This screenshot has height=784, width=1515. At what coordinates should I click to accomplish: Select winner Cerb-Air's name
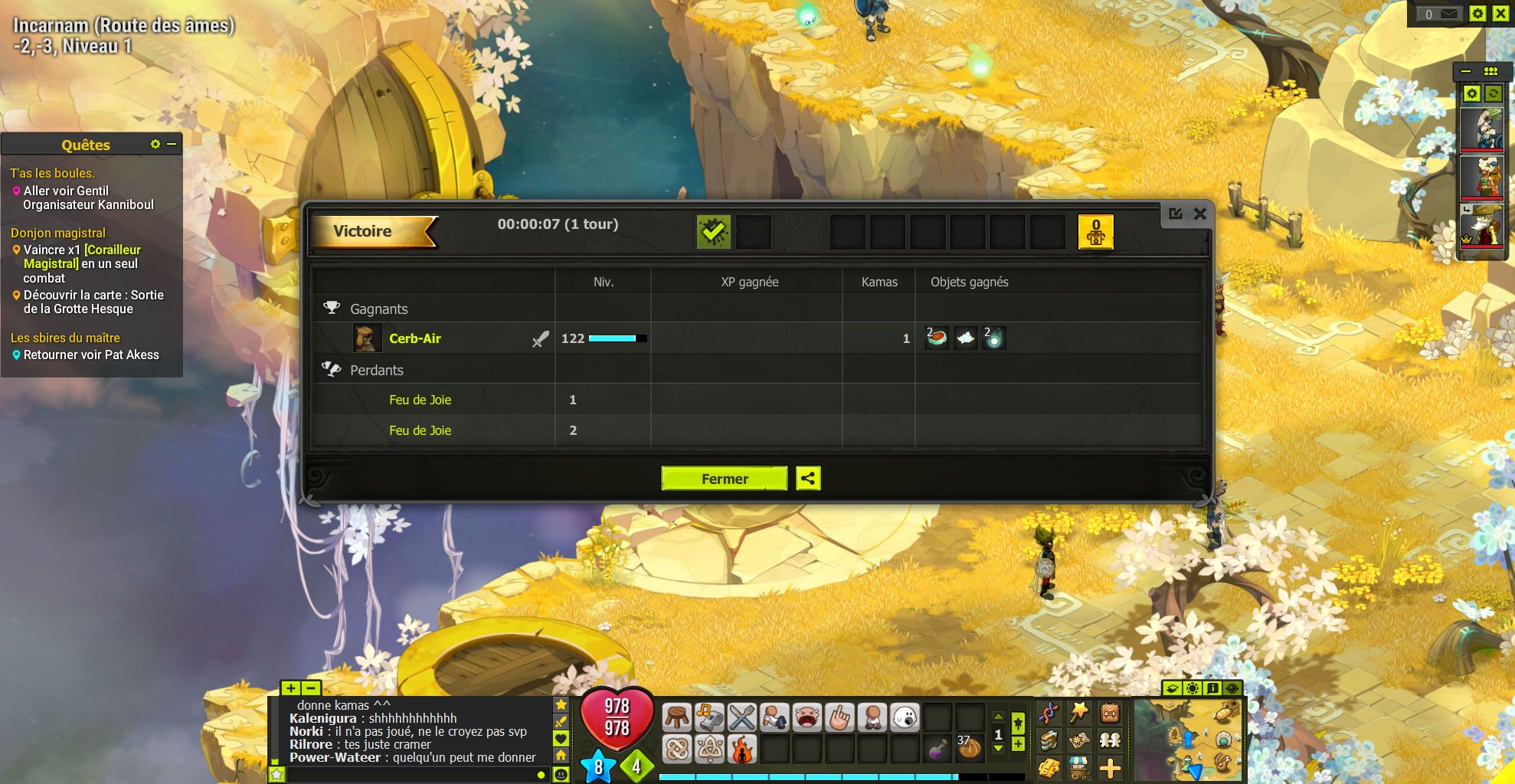pyautogui.click(x=414, y=338)
